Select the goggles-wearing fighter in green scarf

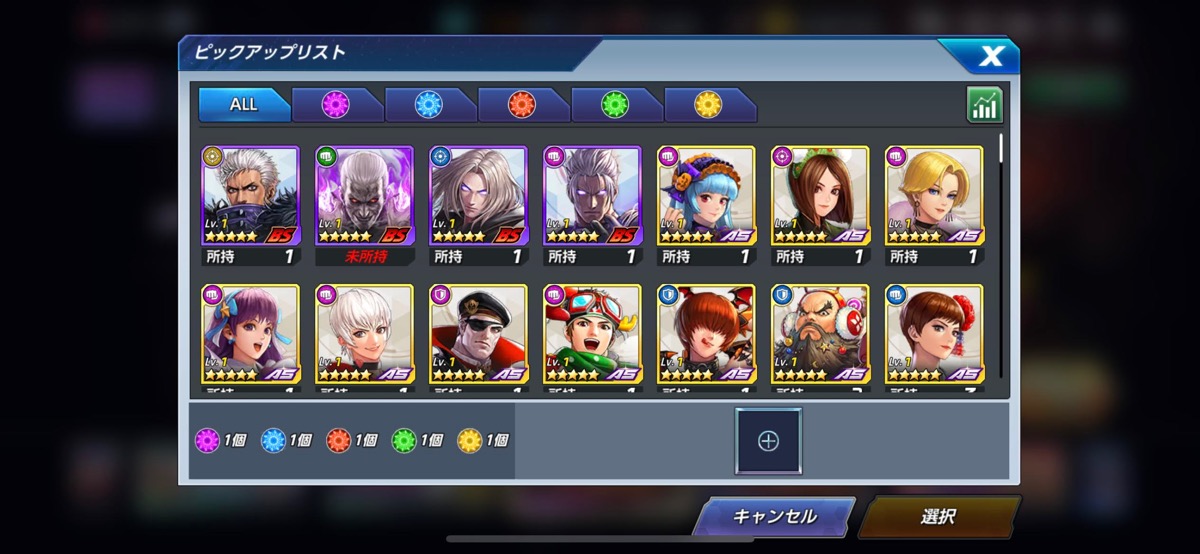click(592, 334)
